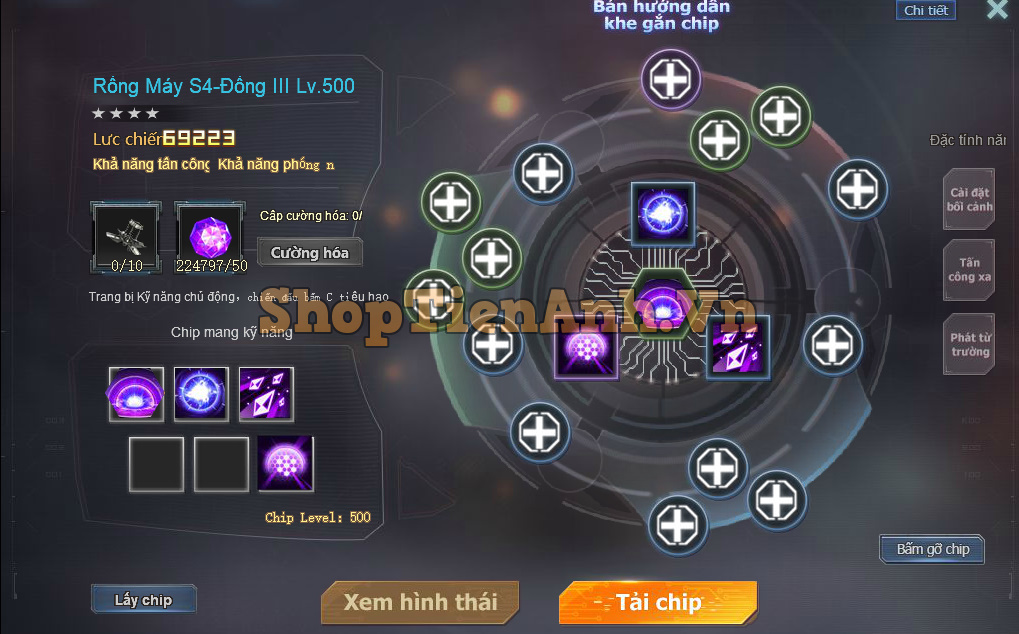Click the Cường hóa enhance button
1019x634 pixels.
[x=310, y=253]
